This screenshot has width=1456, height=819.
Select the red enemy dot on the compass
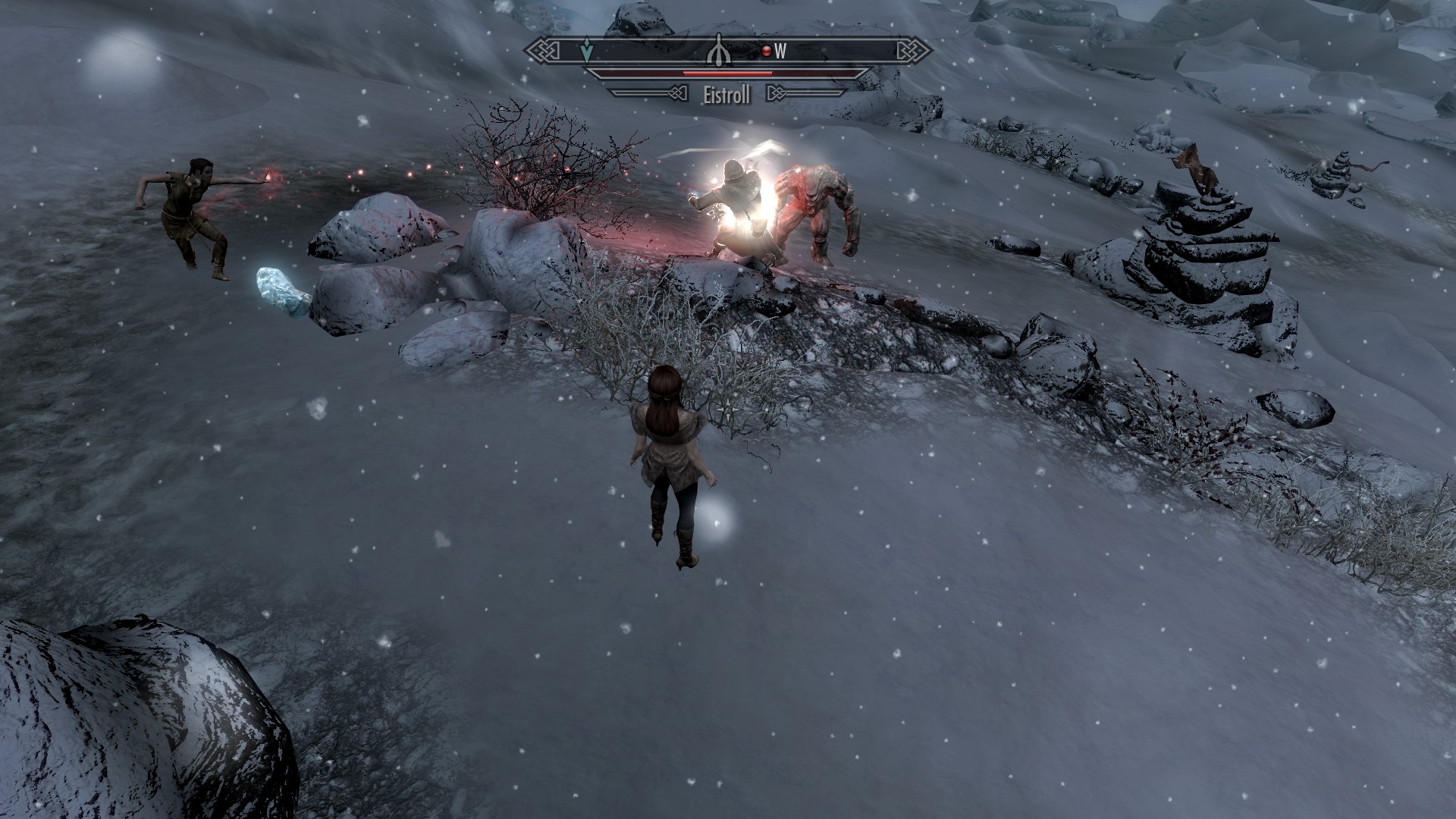coord(767,52)
